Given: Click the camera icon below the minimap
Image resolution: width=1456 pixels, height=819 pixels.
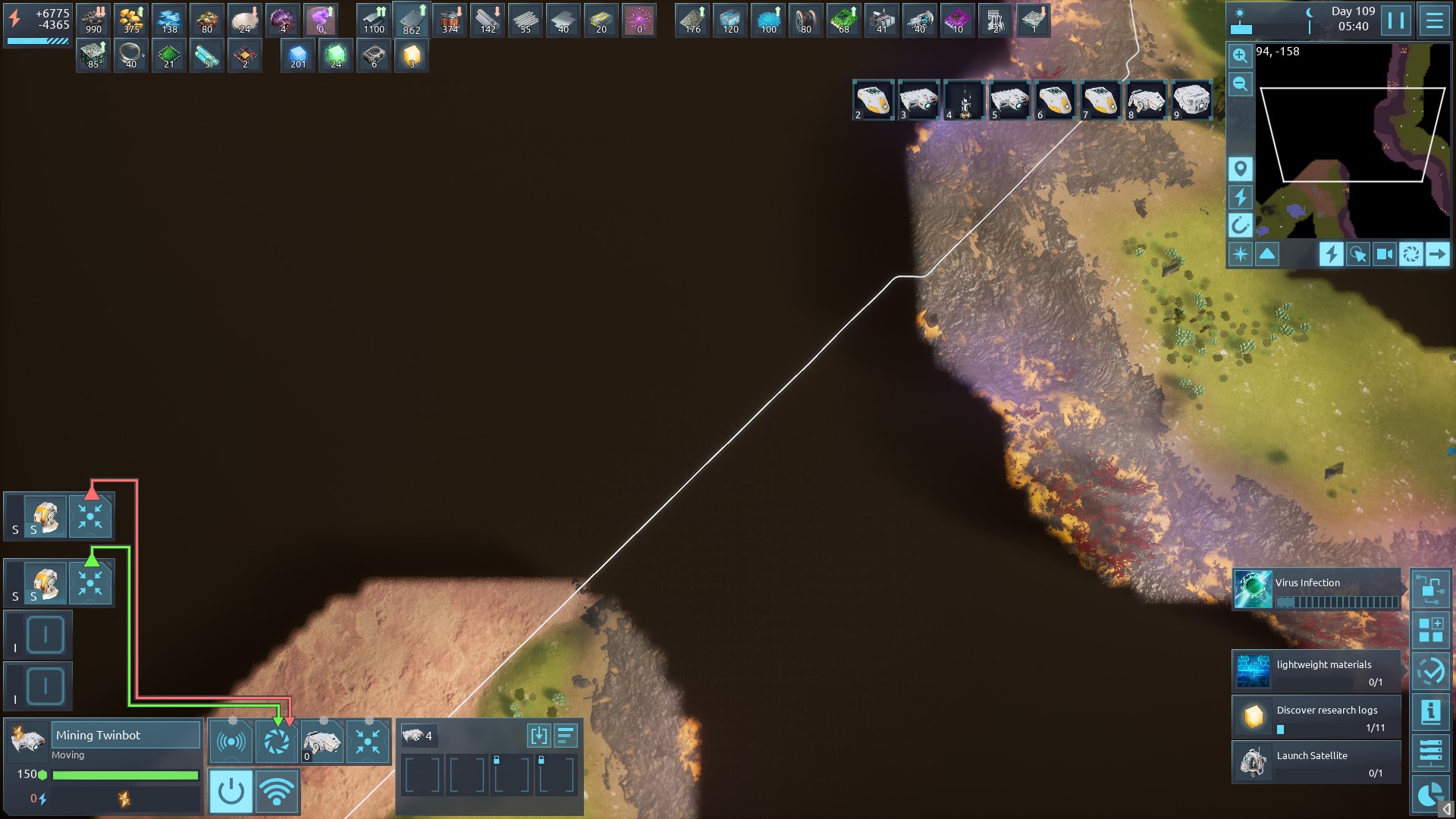Looking at the screenshot, I should point(1384,254).
